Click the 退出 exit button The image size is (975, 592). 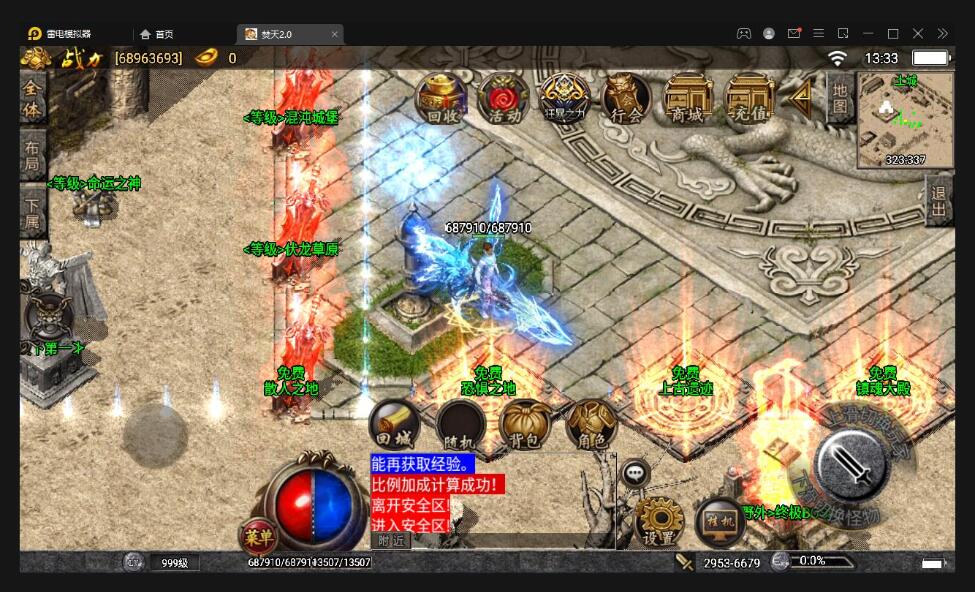(938, 201)
